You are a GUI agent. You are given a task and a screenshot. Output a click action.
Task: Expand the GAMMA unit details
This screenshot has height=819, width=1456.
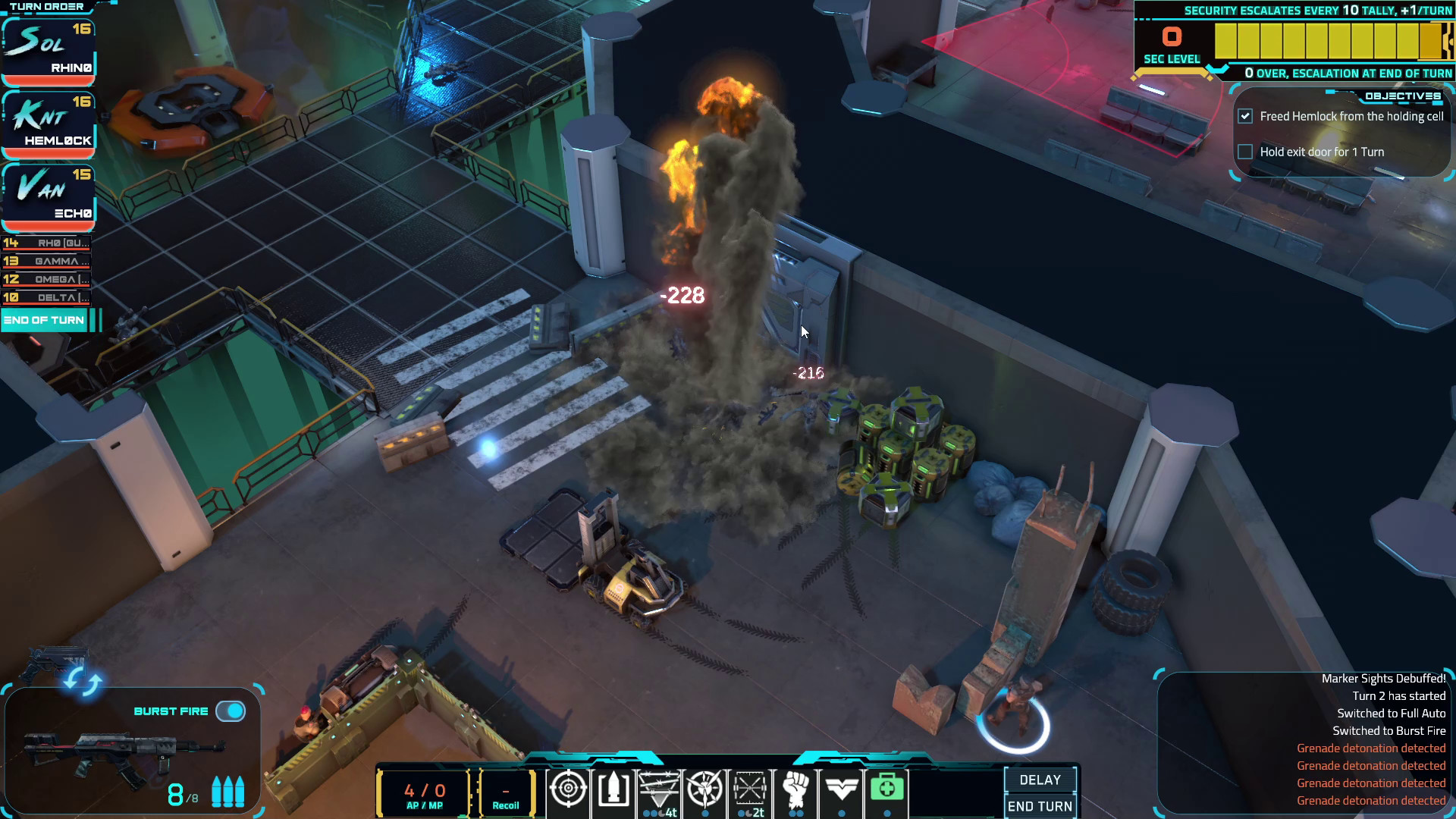point(47,261)
